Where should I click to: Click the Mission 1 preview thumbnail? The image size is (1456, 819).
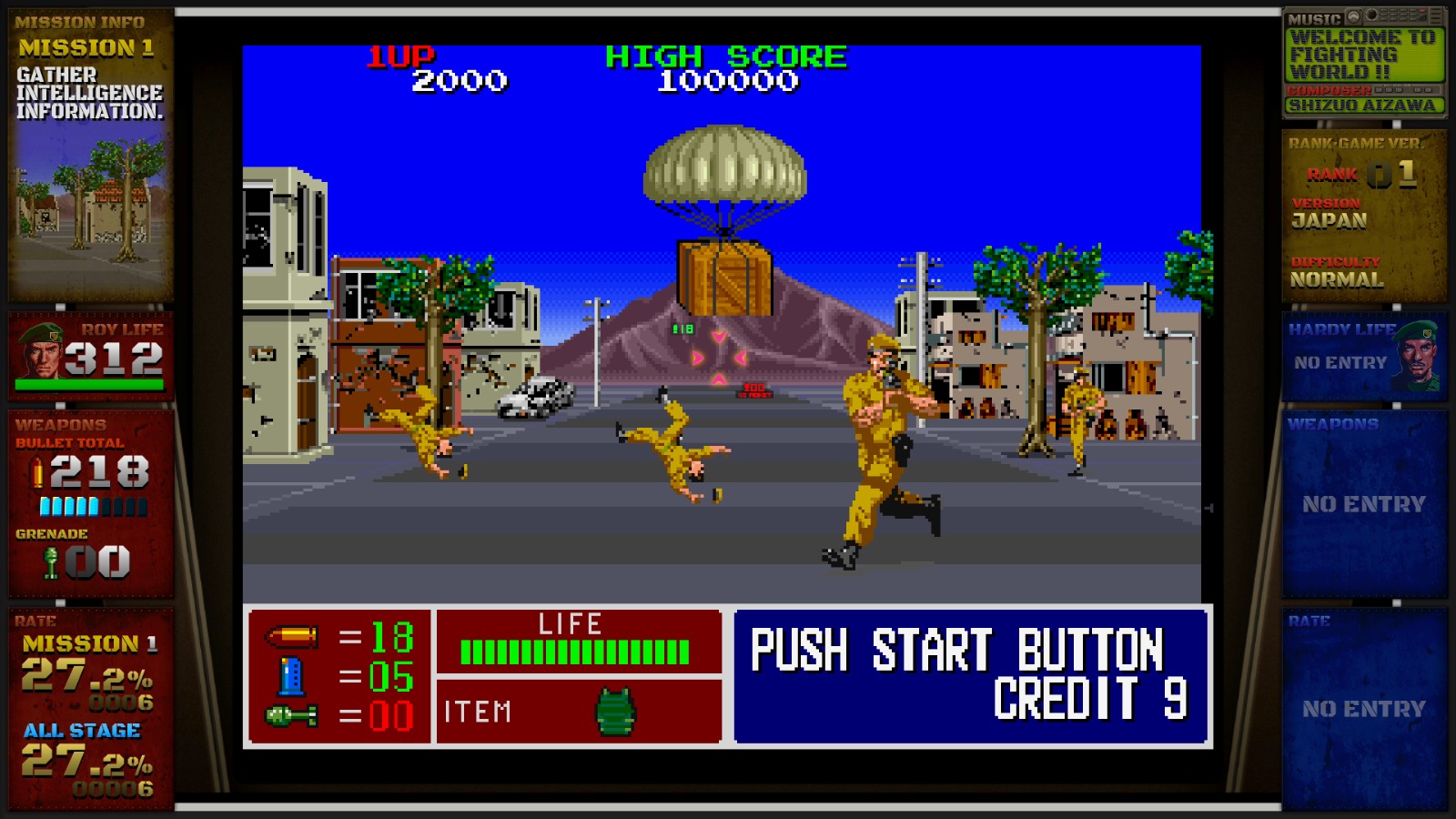coord(89,207)
